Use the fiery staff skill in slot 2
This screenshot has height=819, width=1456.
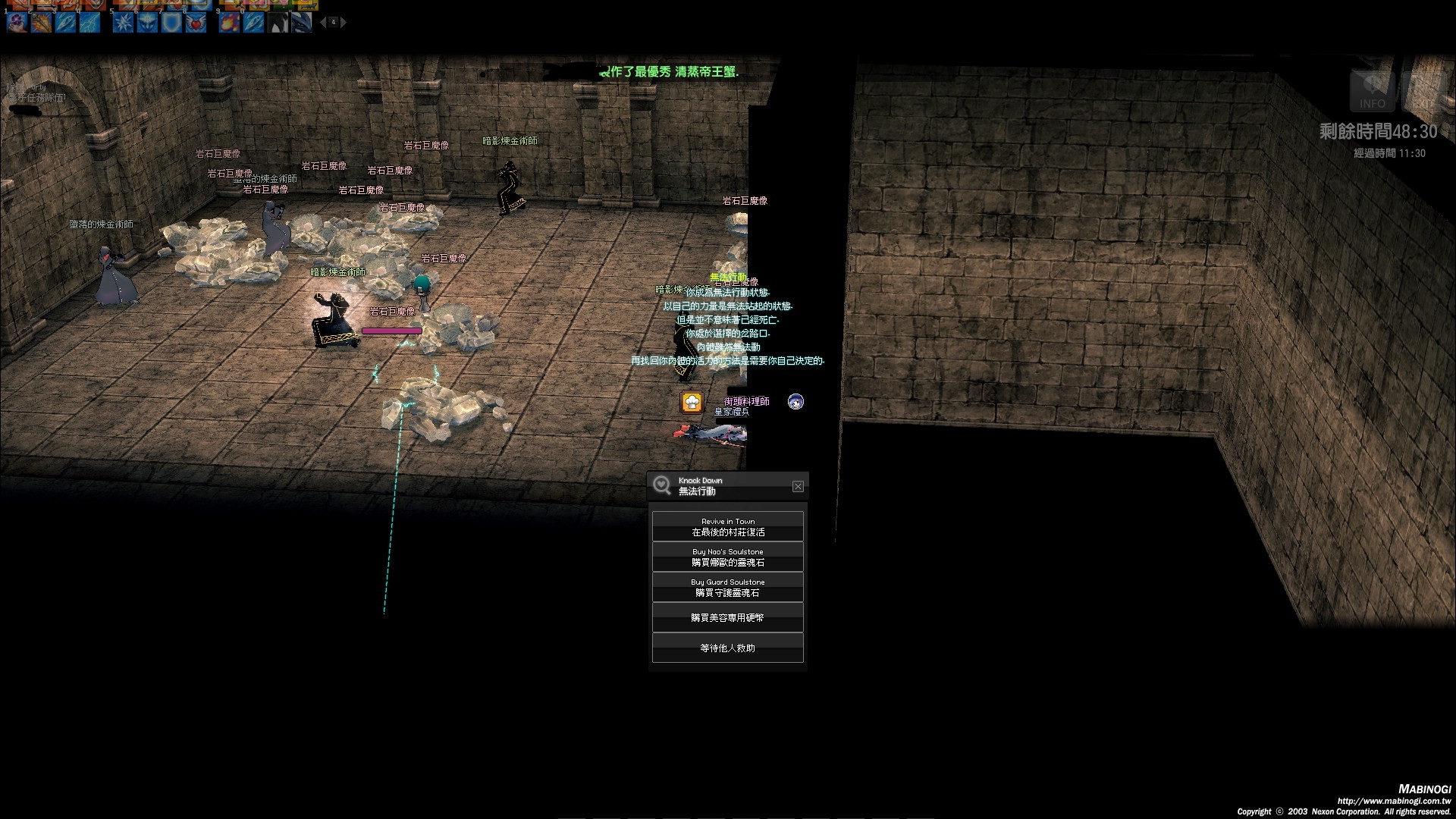click(41, 23)
